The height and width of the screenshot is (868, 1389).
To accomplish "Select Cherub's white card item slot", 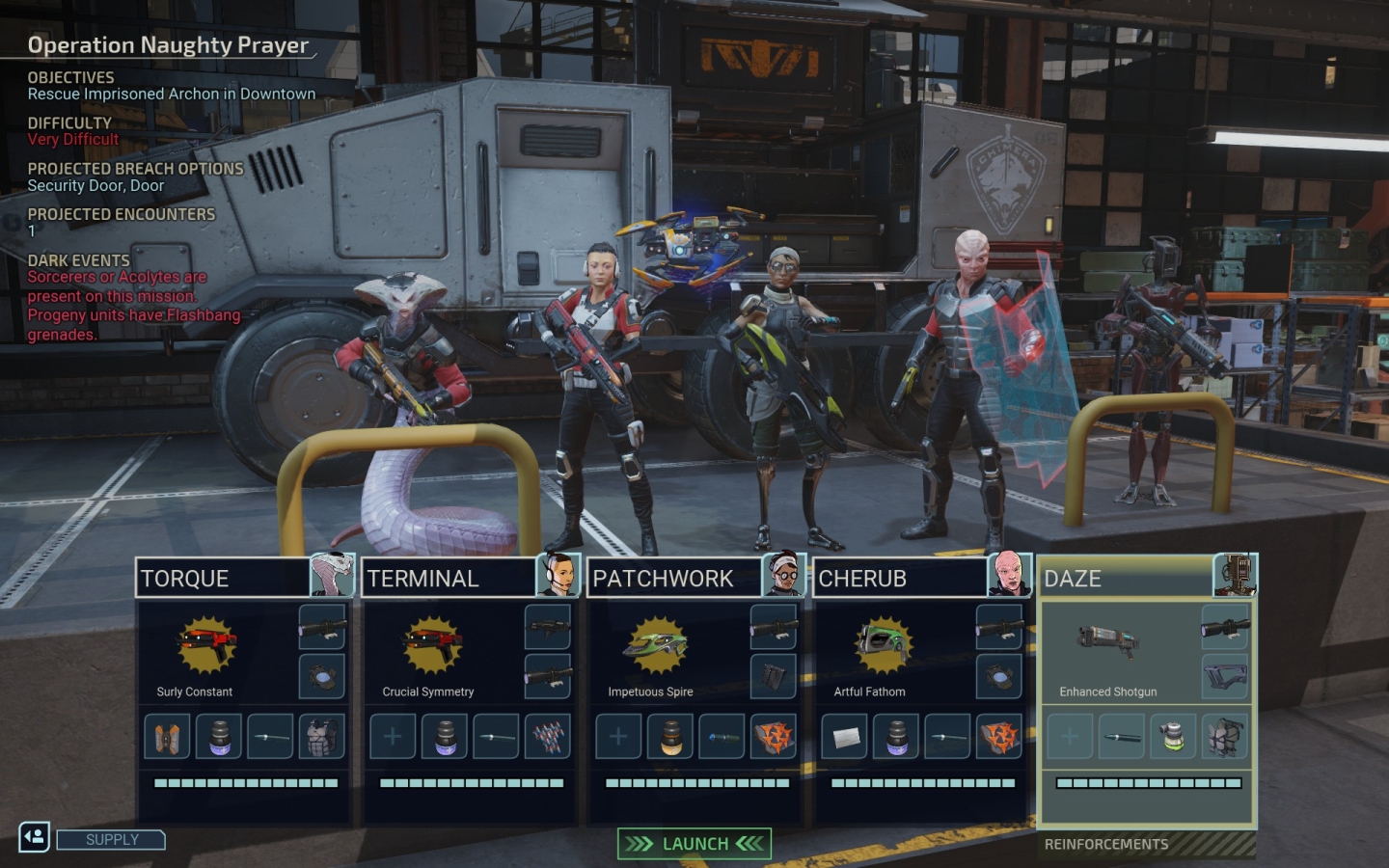I will pos(844,737).
